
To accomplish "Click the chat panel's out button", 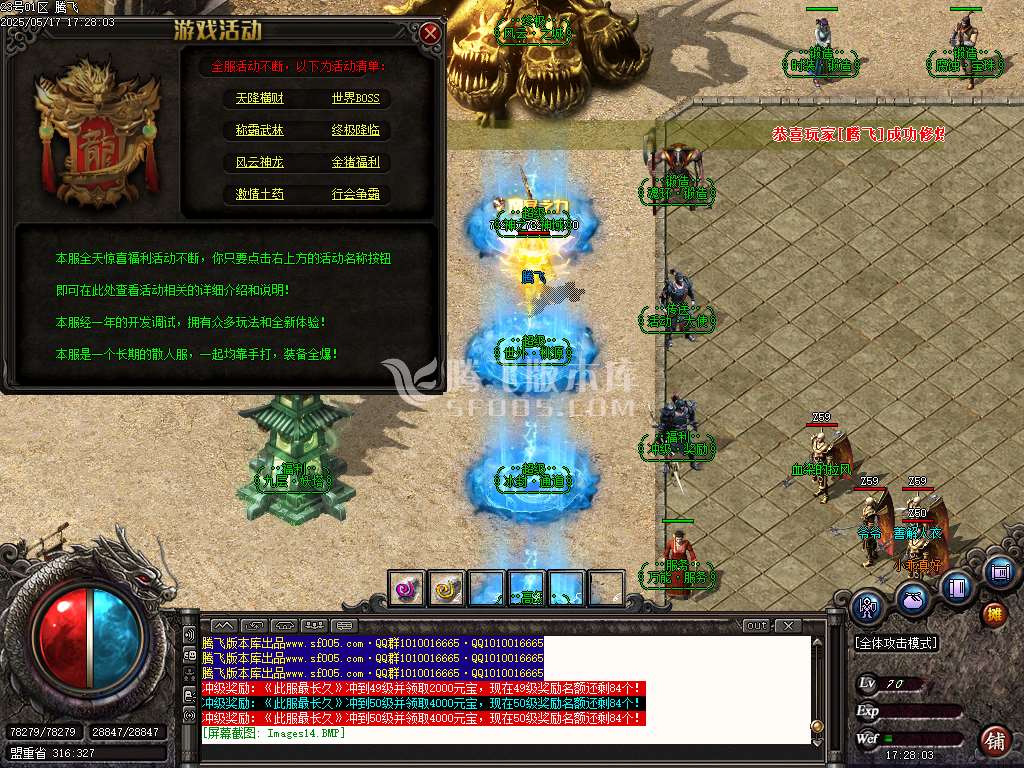I will tap(757, 626).
